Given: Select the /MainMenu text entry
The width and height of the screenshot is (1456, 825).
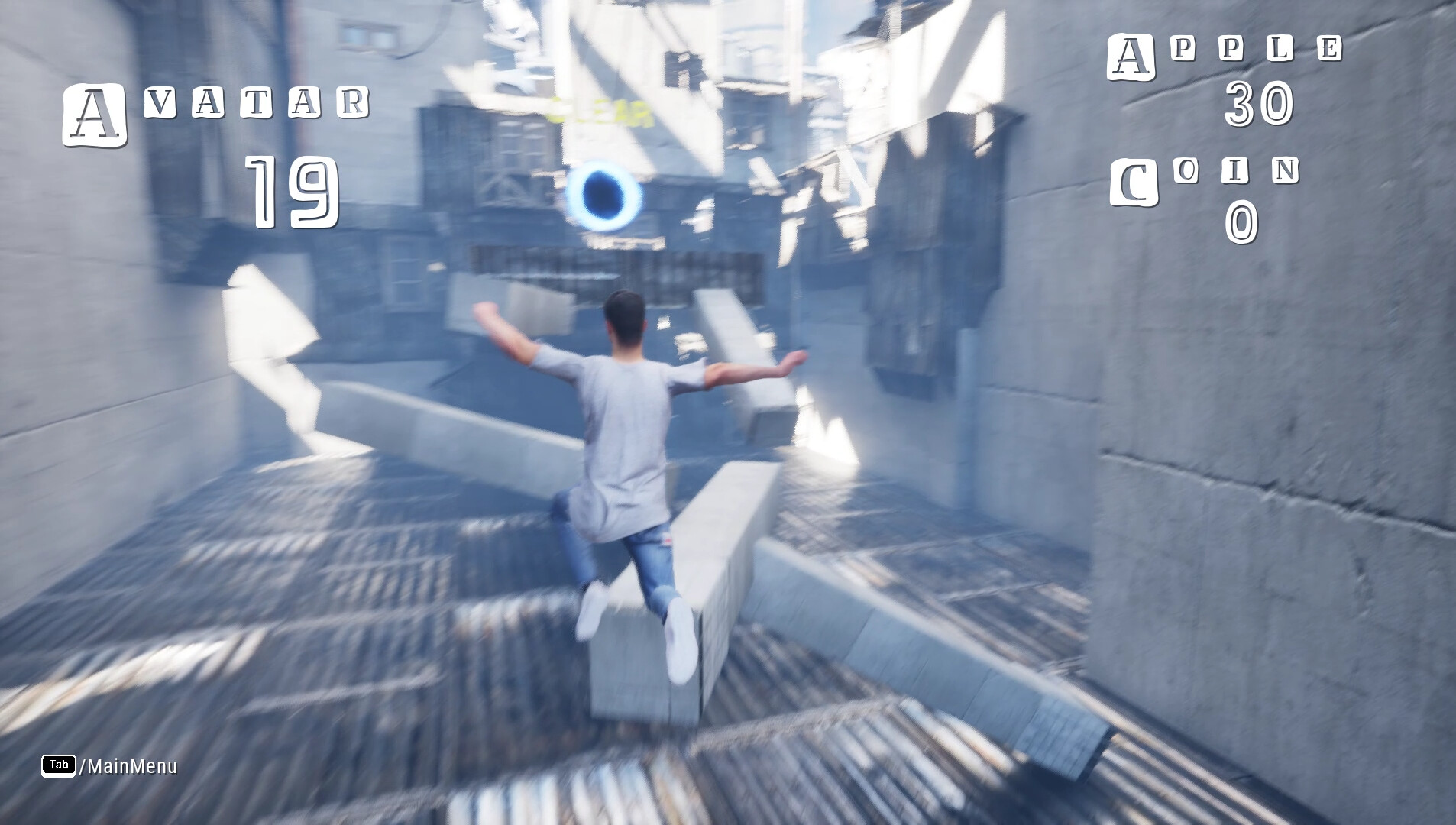Looking at the screenshot, I should 126,765.
